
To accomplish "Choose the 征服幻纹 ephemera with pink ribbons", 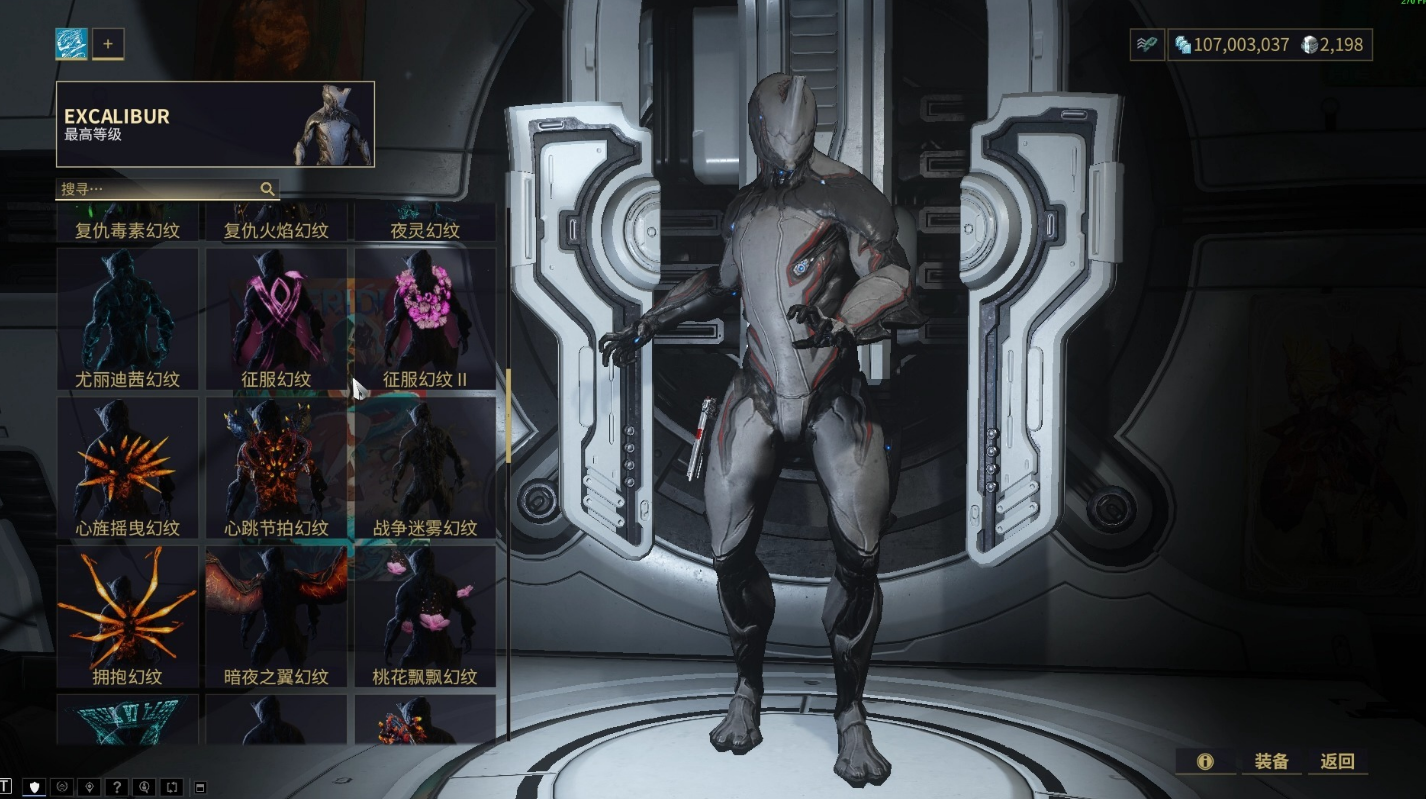I will point(277,319).
